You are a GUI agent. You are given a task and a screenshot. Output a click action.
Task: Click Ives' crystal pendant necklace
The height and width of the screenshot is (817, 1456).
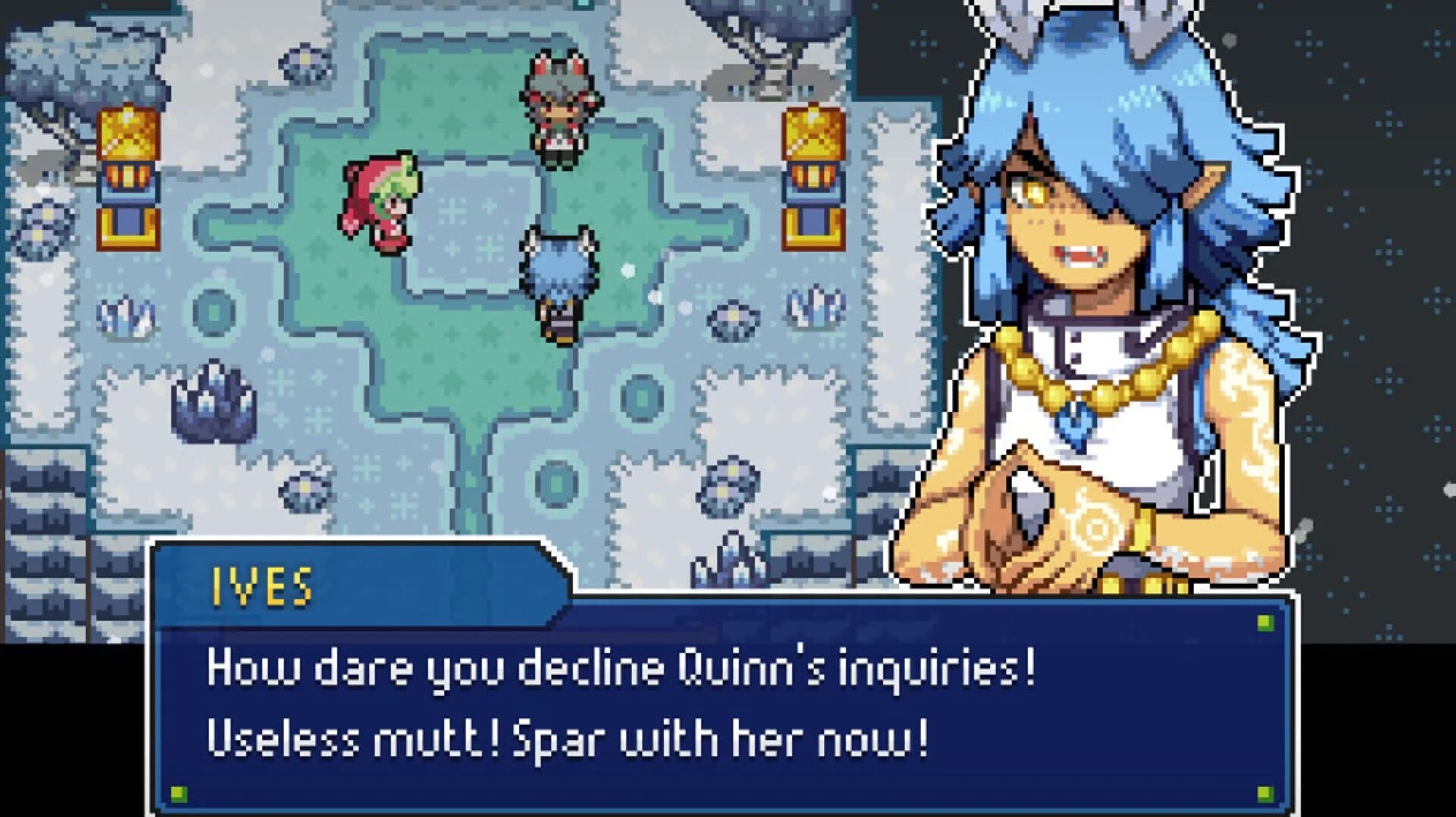click(x=1077, y=424)
